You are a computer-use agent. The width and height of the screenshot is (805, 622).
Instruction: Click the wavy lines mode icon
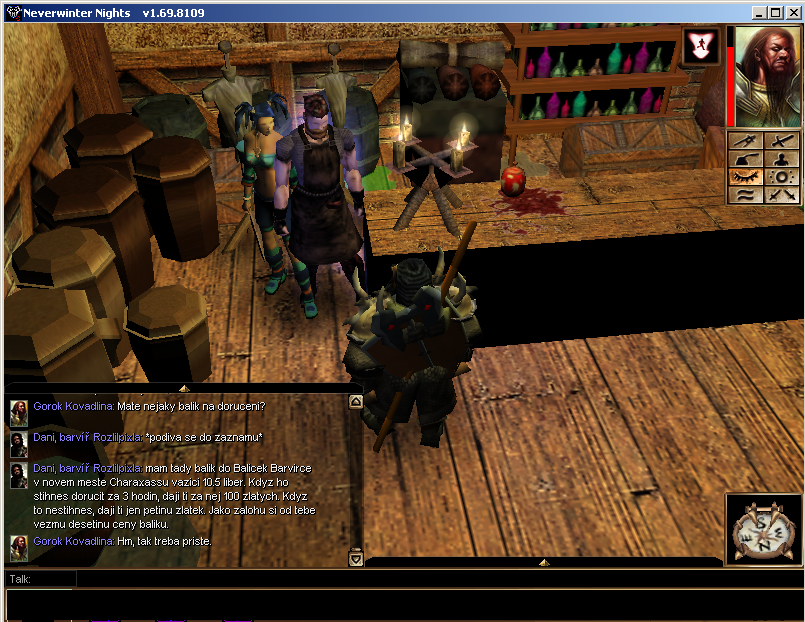click(x=745, y=195)
